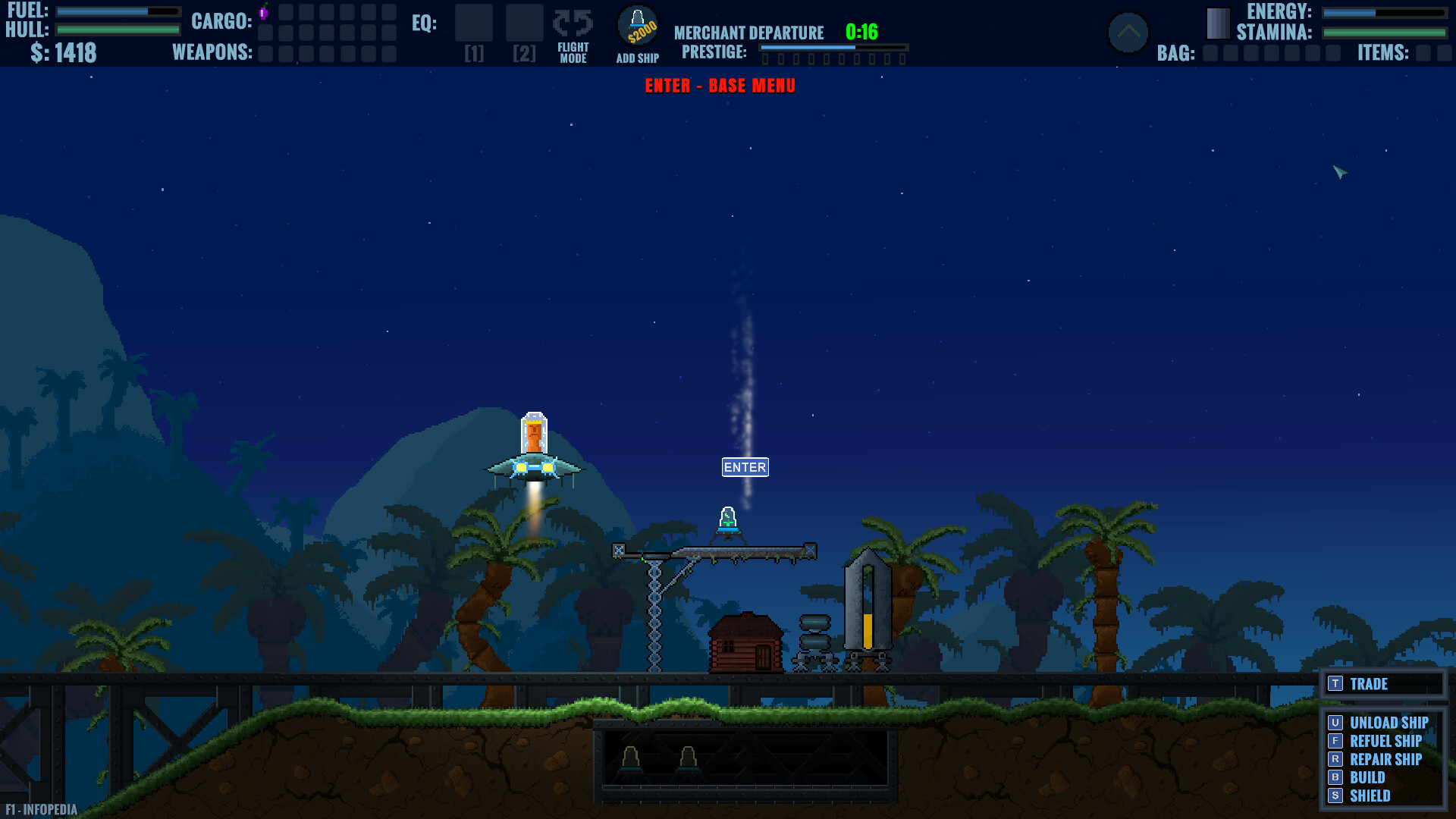Open the first Bag slot

coord(1211,54)
